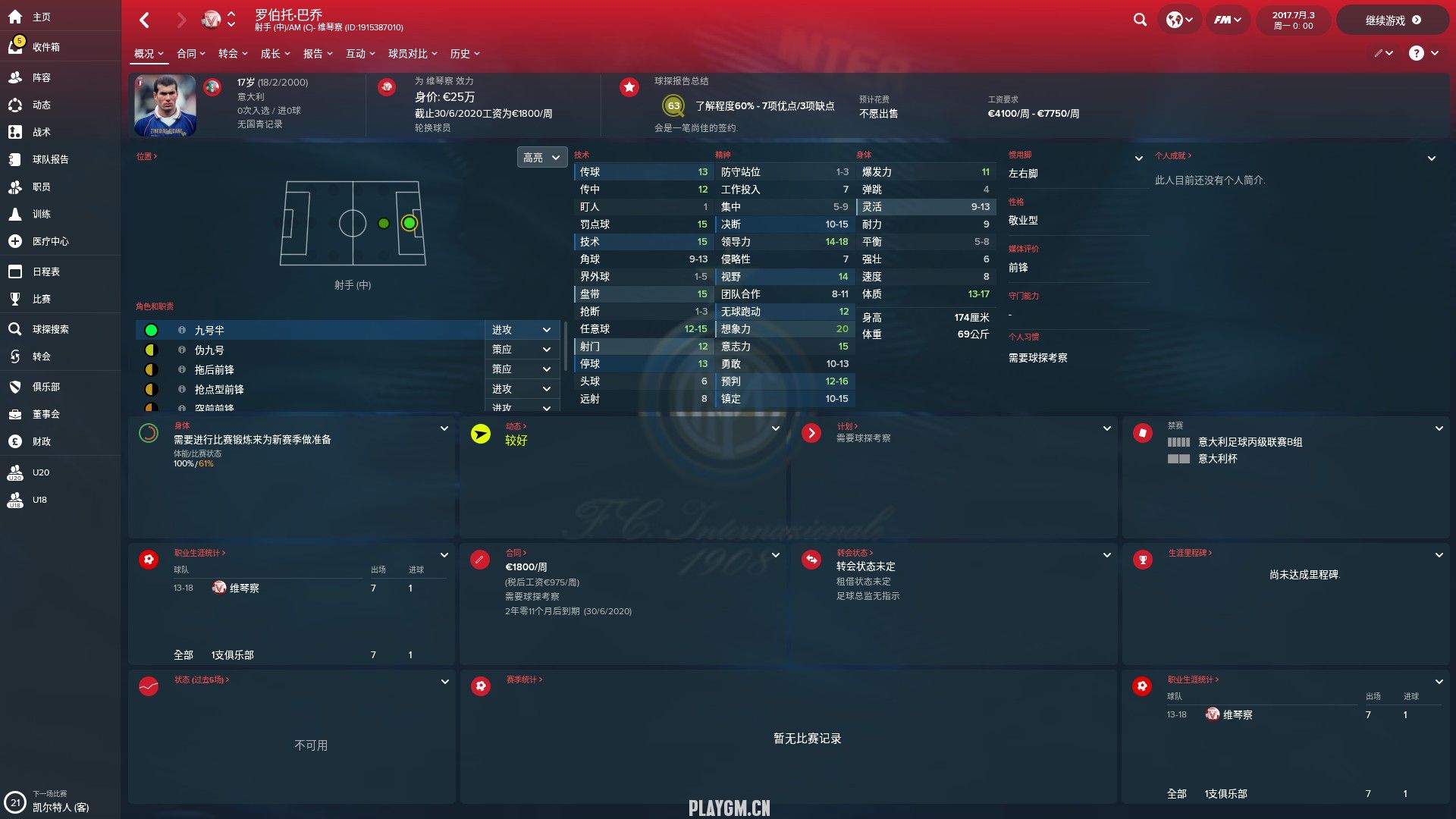
Task: Change the 伪九号 duty dropdown
Action: click(x=521, y=350)
